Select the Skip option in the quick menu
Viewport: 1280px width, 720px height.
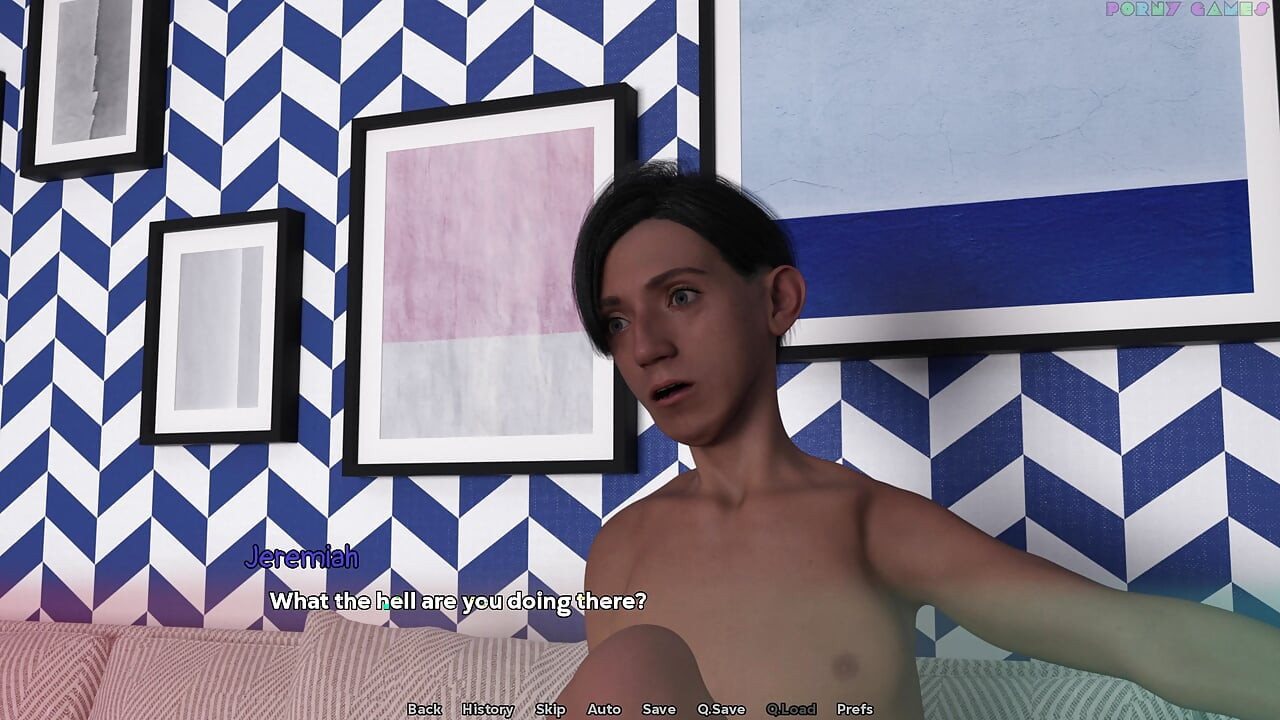coord(550,708)
